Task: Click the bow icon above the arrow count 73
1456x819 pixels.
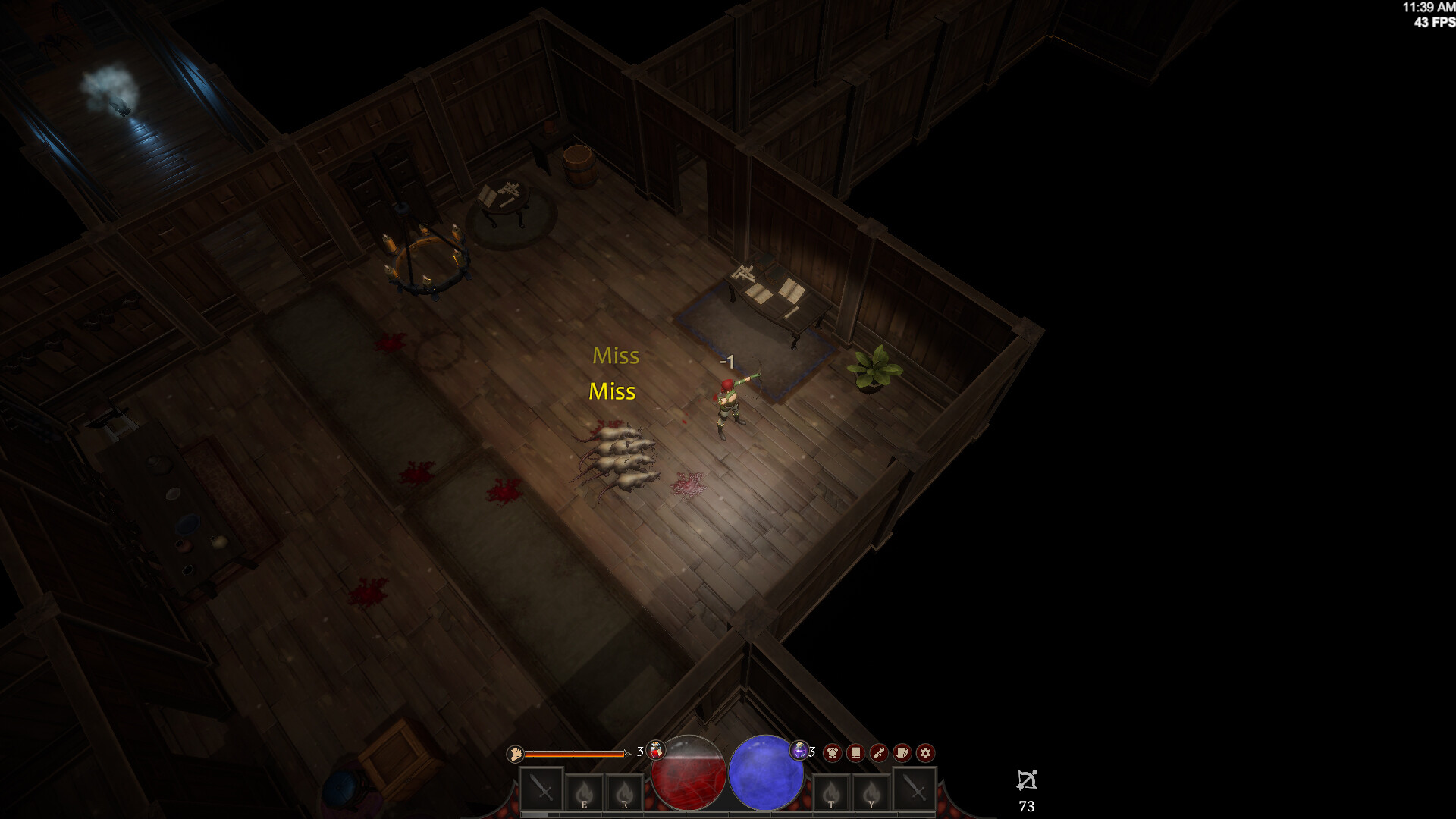Action: pos(1028,780)
